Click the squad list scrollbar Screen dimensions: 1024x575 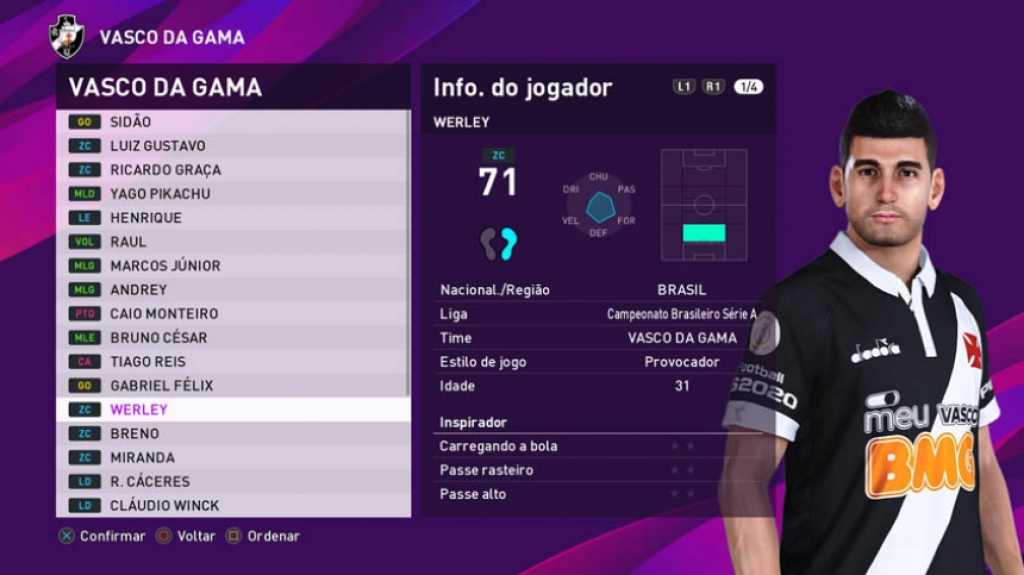(x=408, y=250)
